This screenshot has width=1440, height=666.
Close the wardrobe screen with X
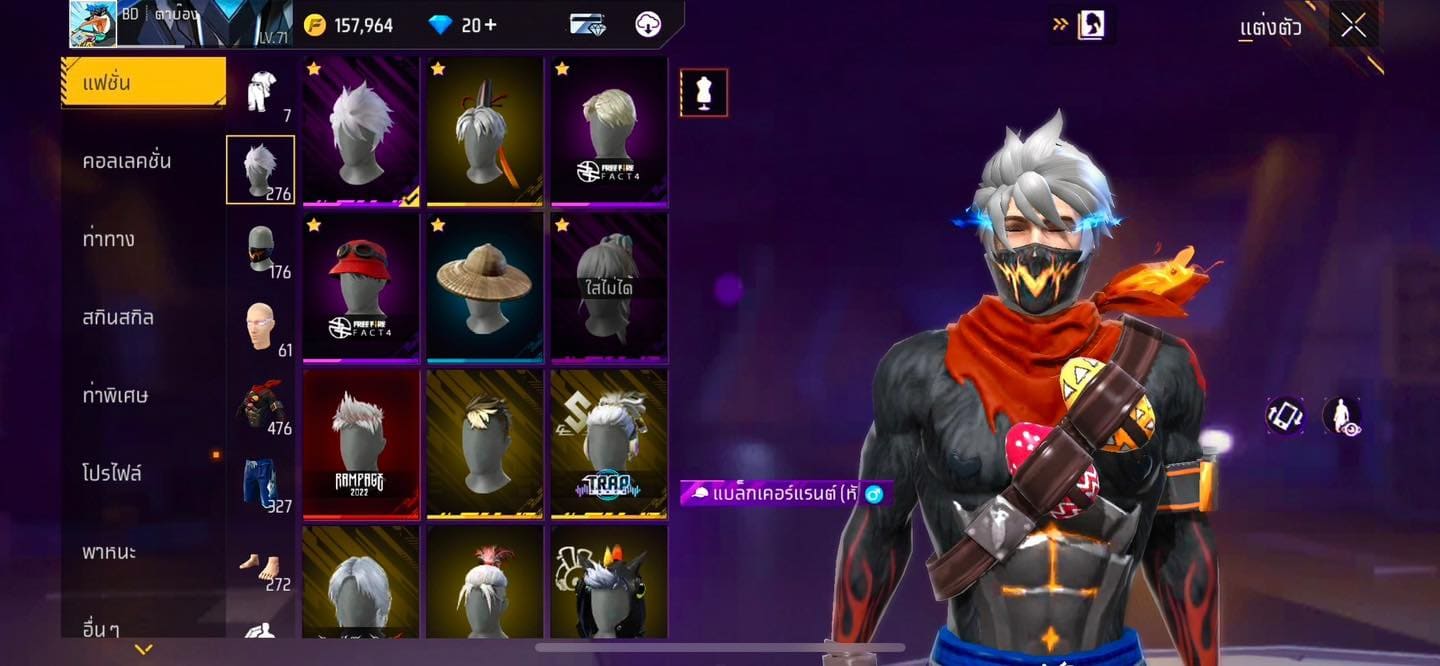click(1353, 26)
